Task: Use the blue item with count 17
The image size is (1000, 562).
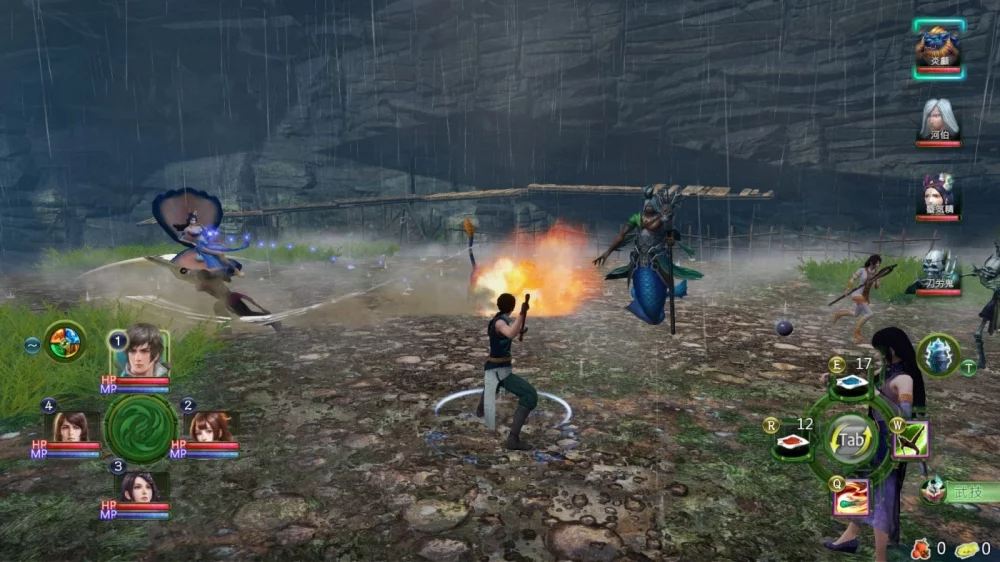Action: pyautogui.click(x=851, y=383)
